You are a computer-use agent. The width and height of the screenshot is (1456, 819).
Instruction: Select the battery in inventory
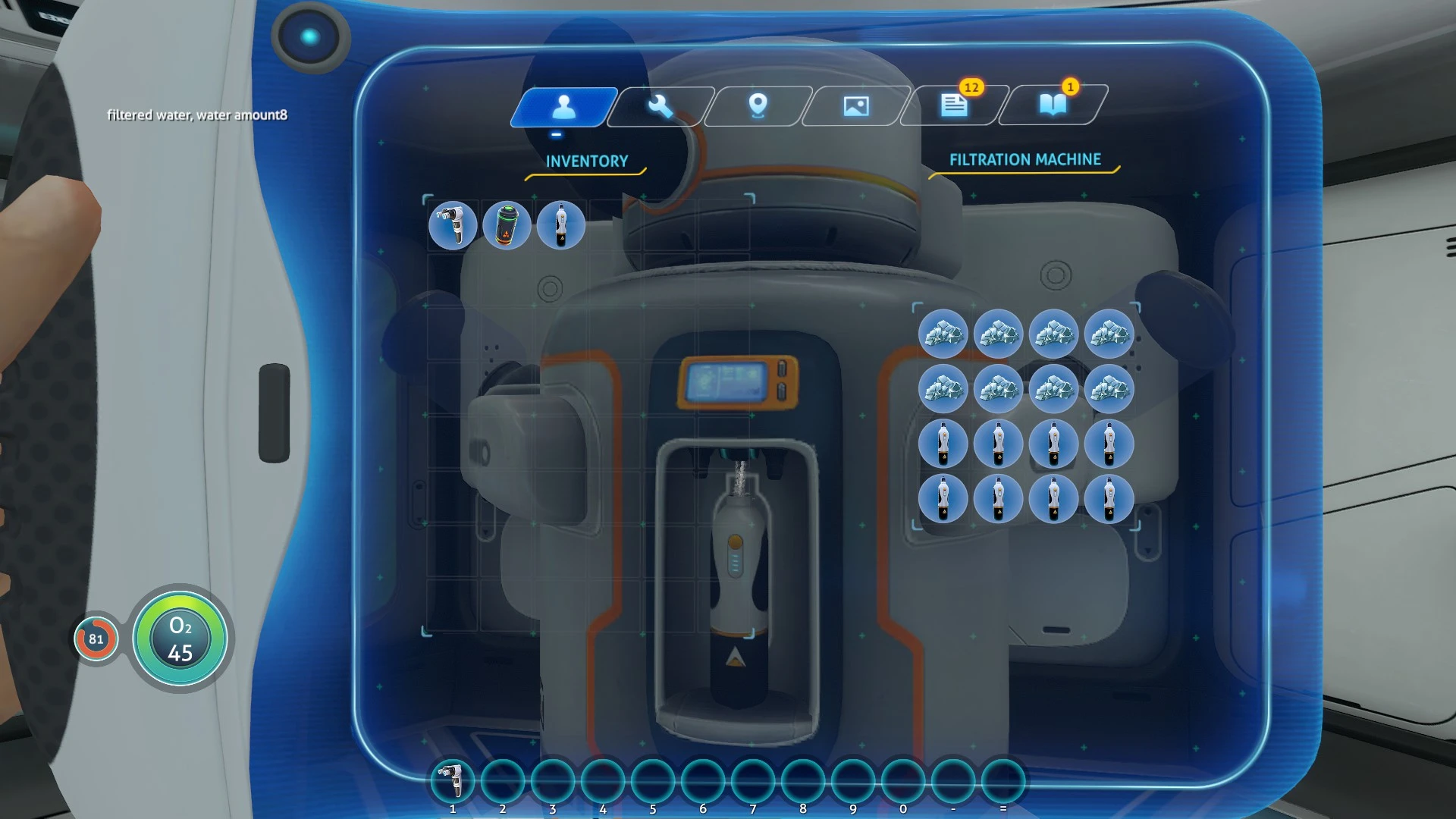click(507, 226)
